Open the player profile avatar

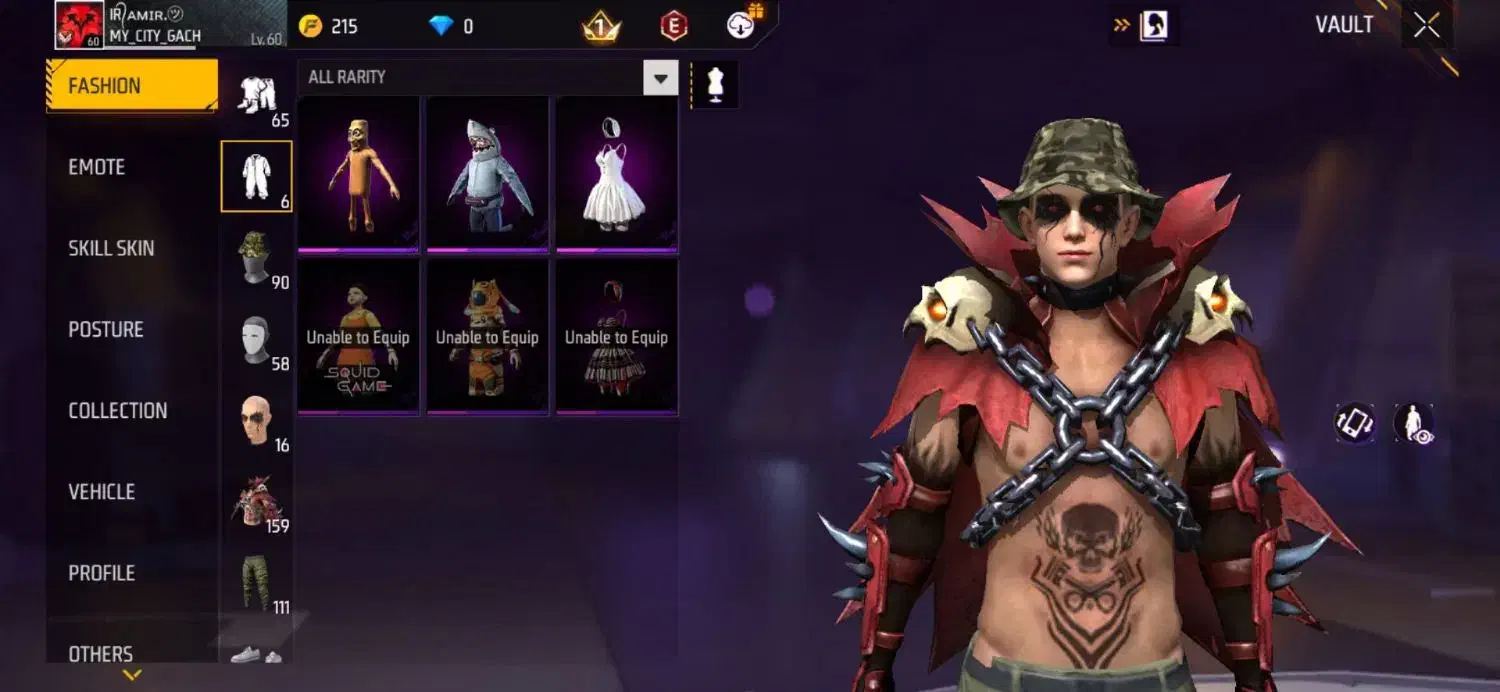pyautogui.click(x=79, y=26)
